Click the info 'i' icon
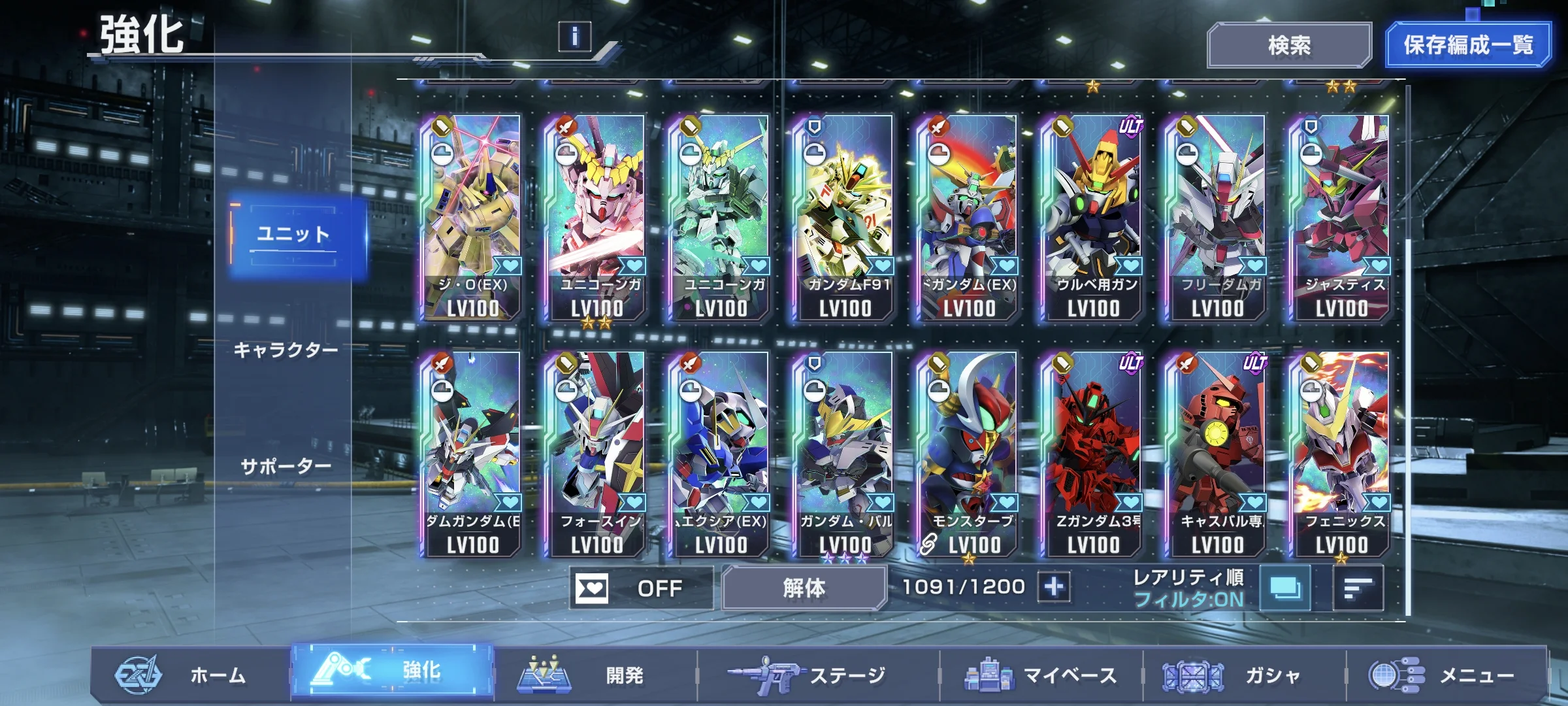 [x=574, y=37]
